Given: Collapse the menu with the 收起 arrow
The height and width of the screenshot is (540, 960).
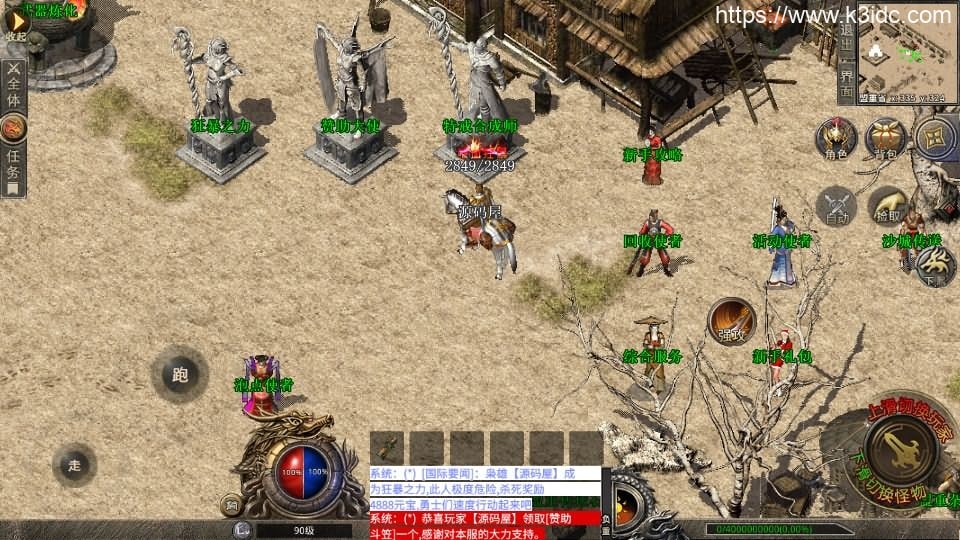Looking at the screenshot, I should click(x=15, y=24).
